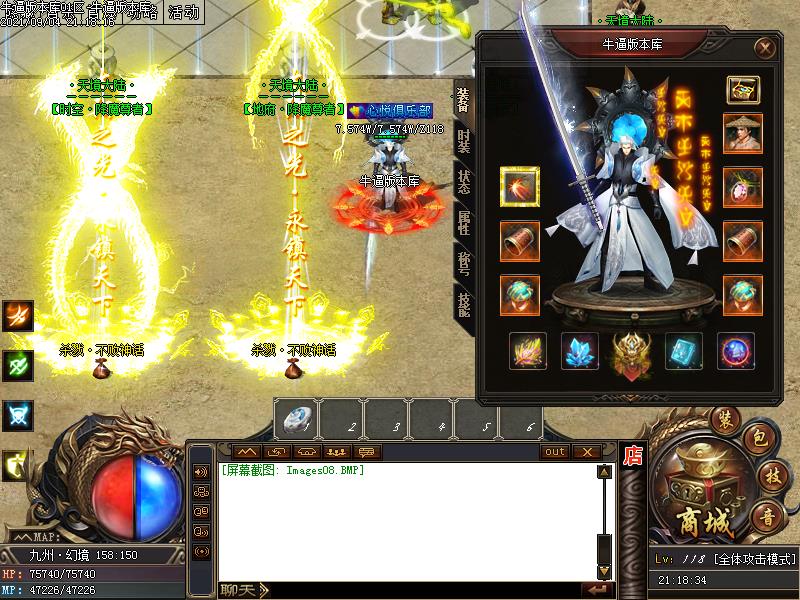Switch to the 技能 skills tab
This screenshot has width=800, height=600.
pyautogui.click(x=463, y=302)
